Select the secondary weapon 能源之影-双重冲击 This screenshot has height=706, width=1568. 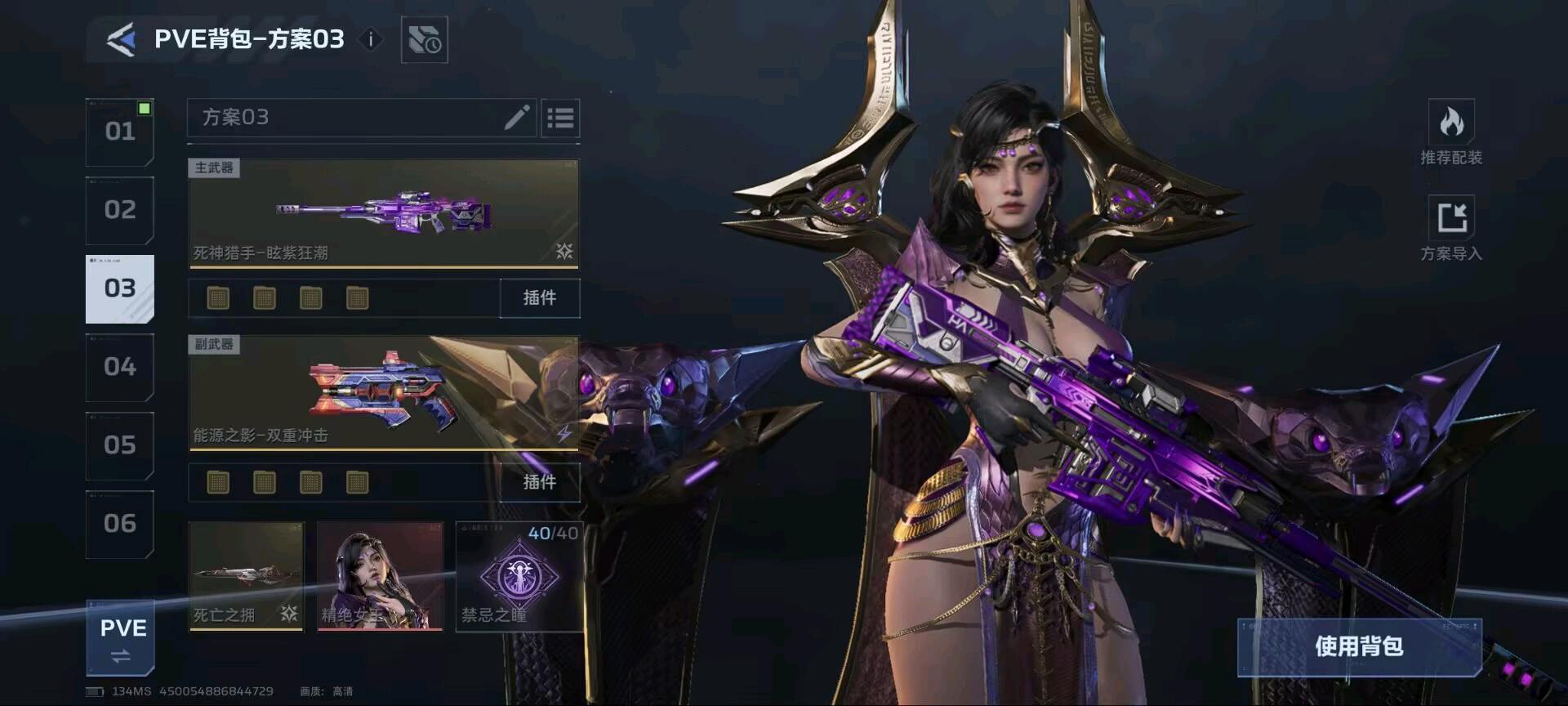pyautogui.click(x=383, y=393)
